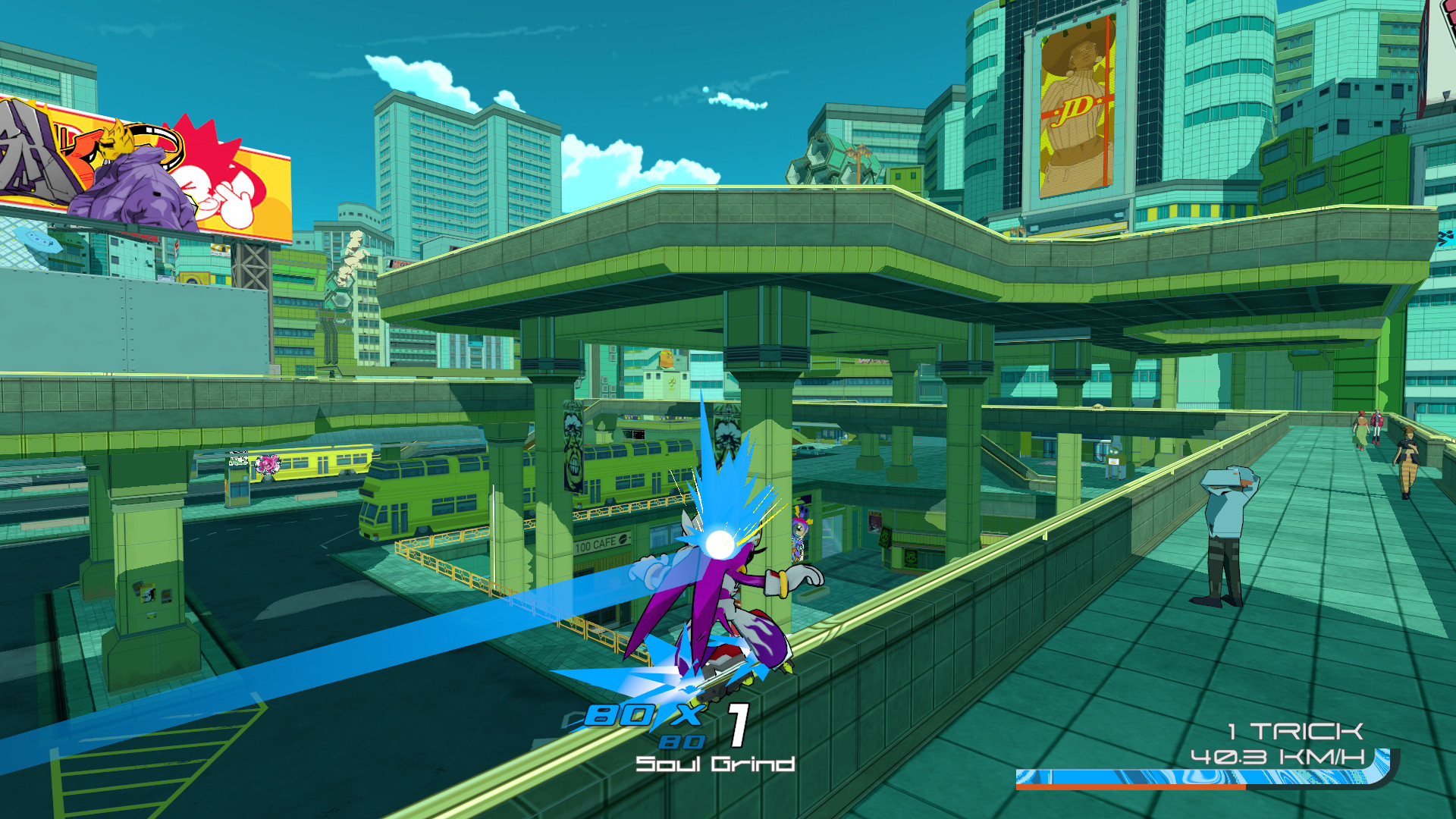Click the white combo multiplier numeral 1
This screenshot has width=1456, height=819.
(x=737, y=726)
